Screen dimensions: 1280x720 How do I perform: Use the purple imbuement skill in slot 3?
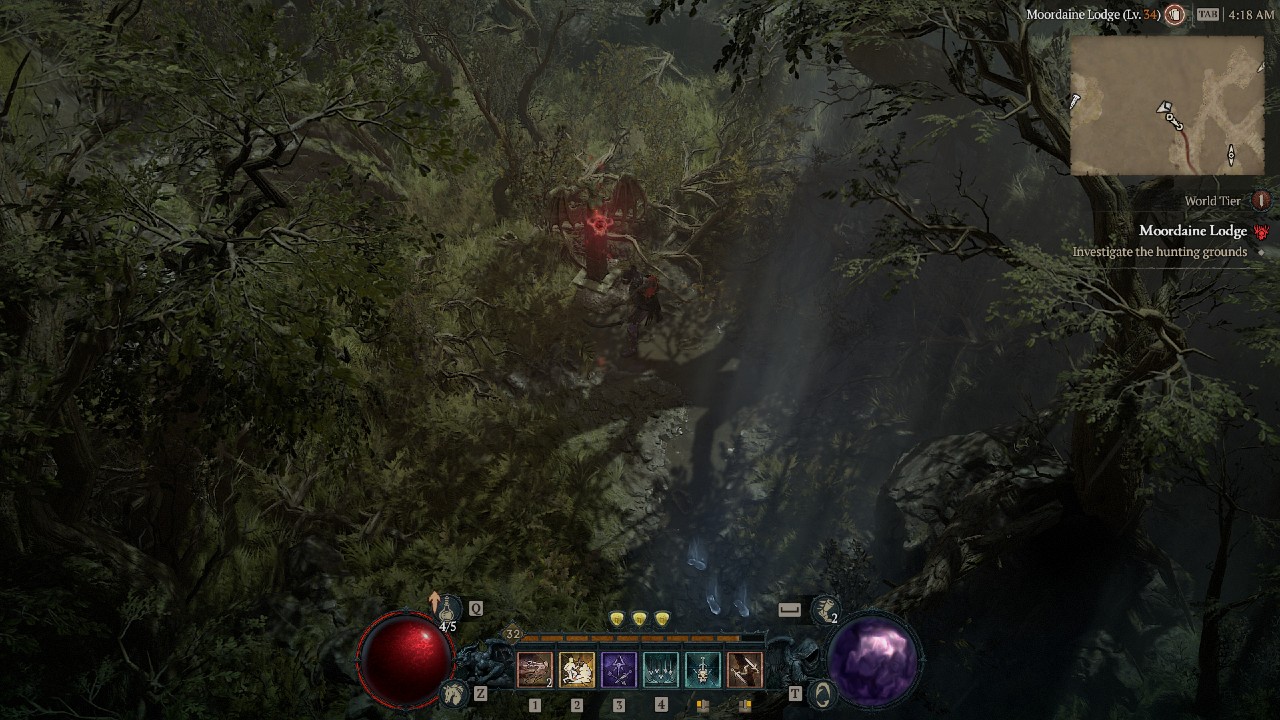619,669
